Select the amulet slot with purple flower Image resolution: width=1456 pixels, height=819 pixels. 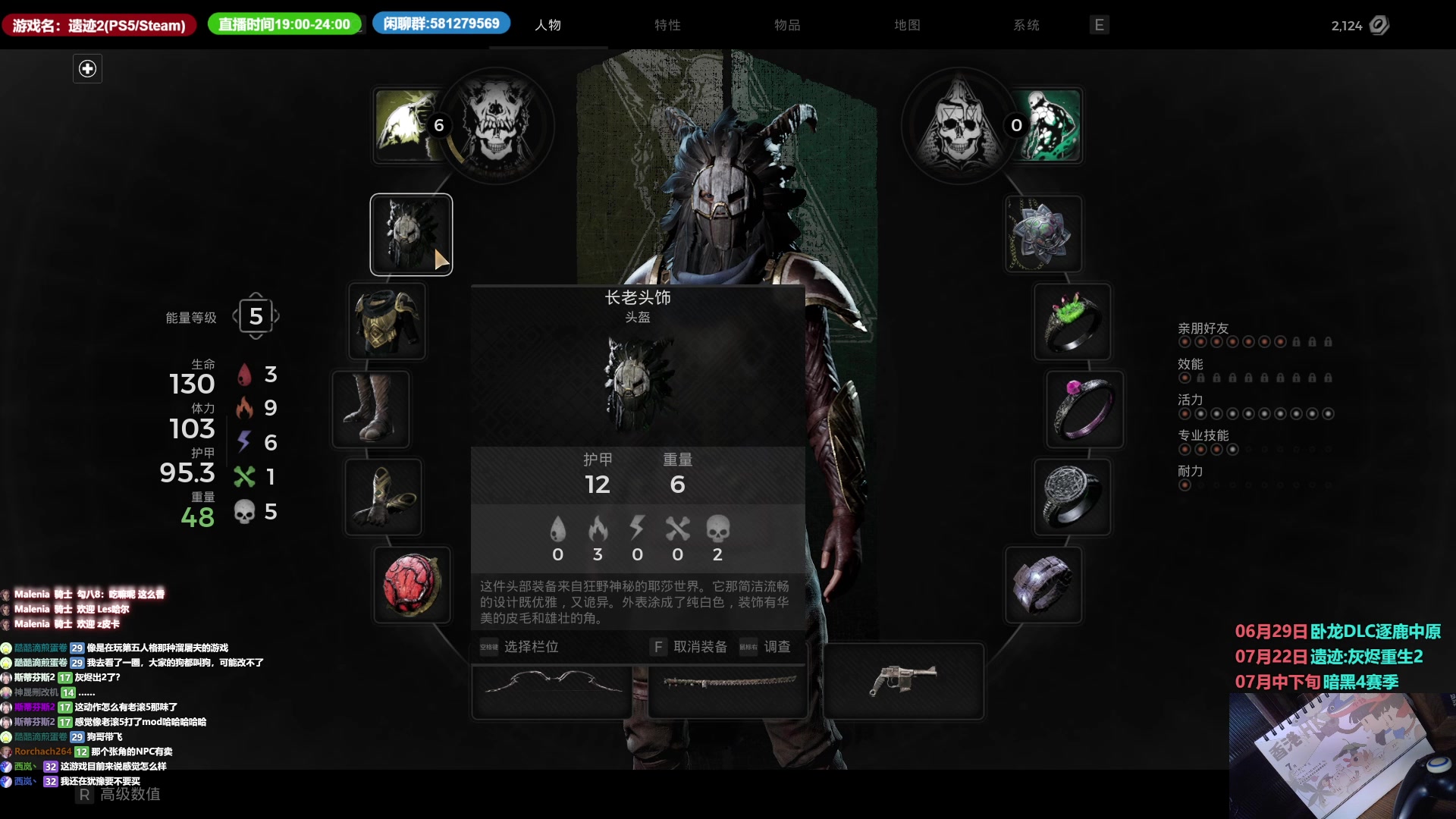(1043, 234)
